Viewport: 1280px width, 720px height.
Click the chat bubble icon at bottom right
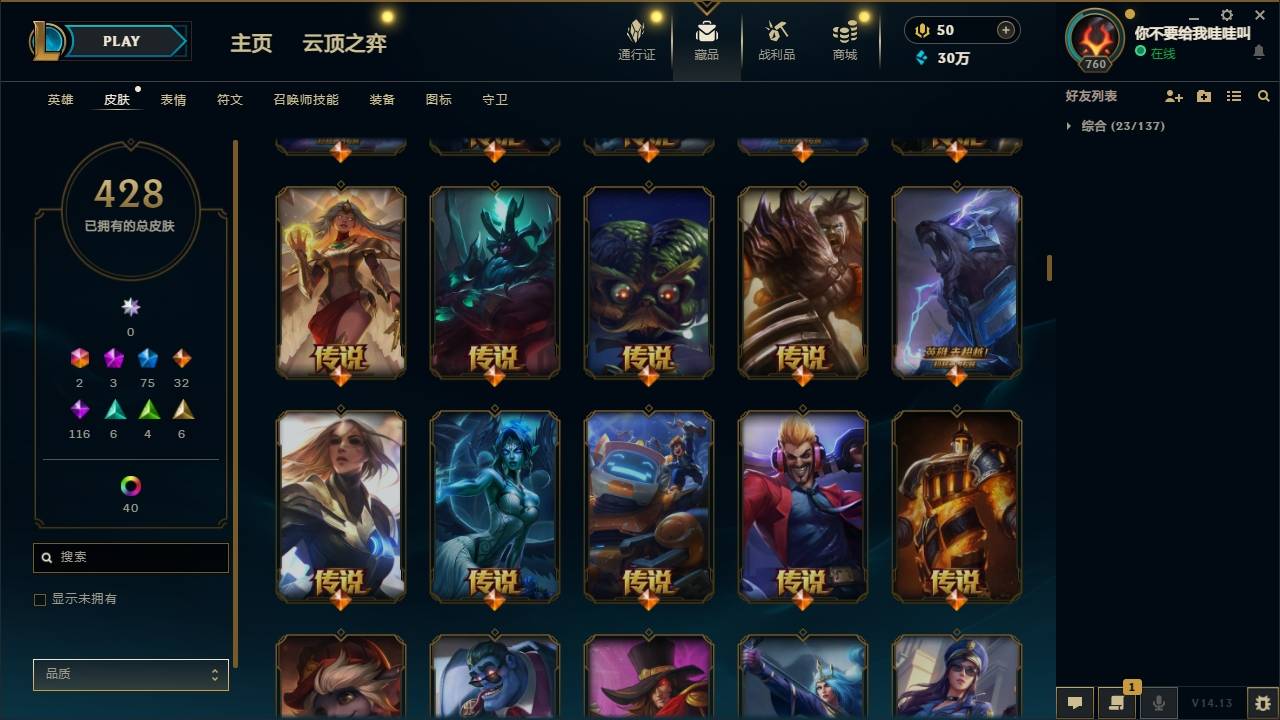tap(1075, 703)
